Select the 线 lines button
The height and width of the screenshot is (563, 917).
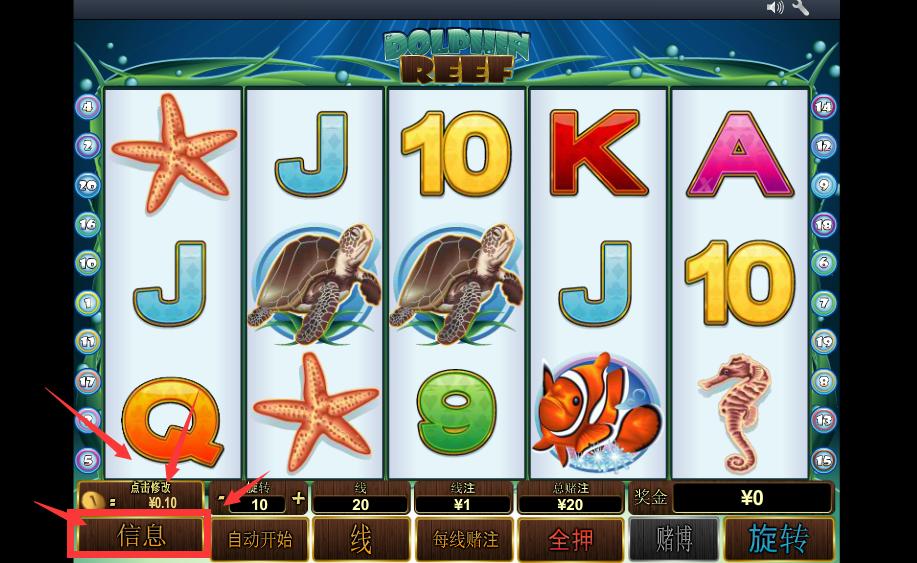click(361, 539)
